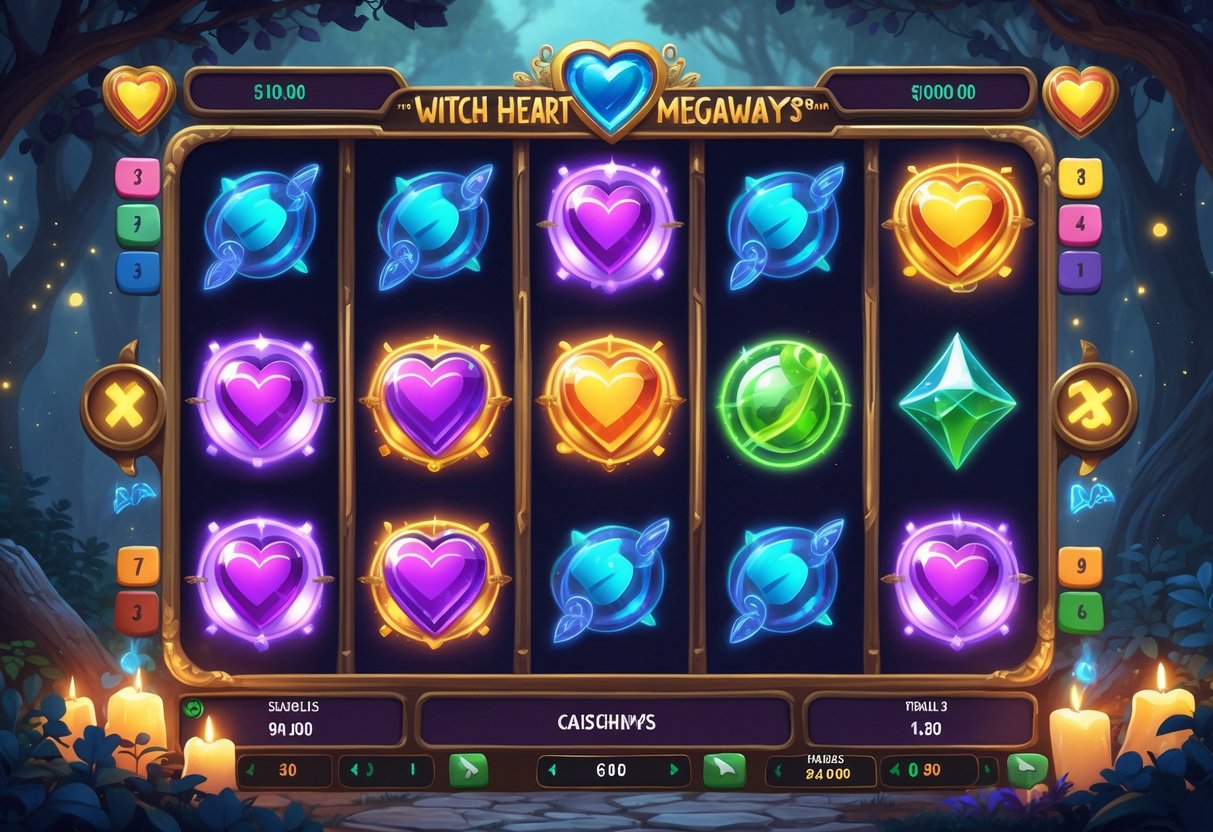Click the orange number 7 tile
Viewport: 1213px width, 832px height.
137,566
